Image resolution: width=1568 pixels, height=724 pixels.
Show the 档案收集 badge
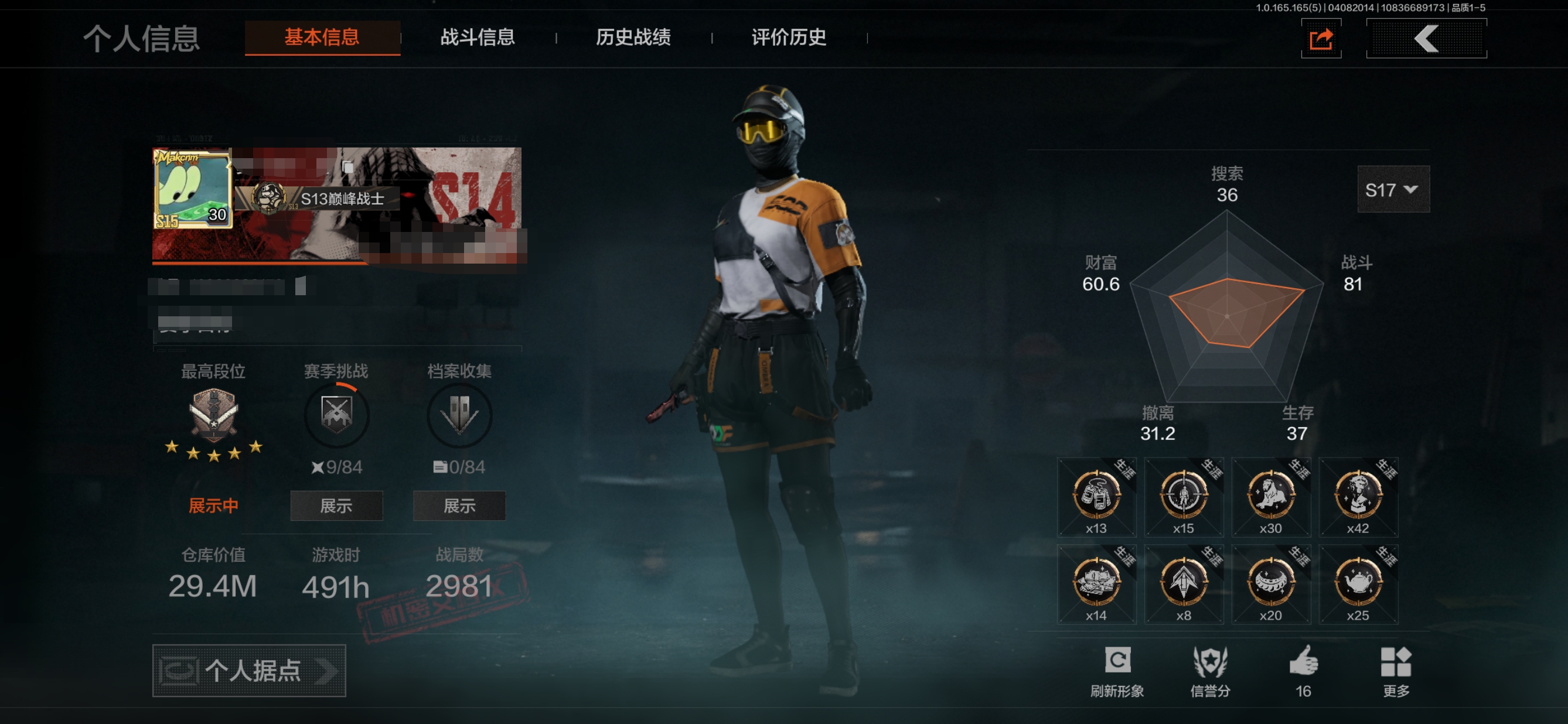click(x=459, y=506)
